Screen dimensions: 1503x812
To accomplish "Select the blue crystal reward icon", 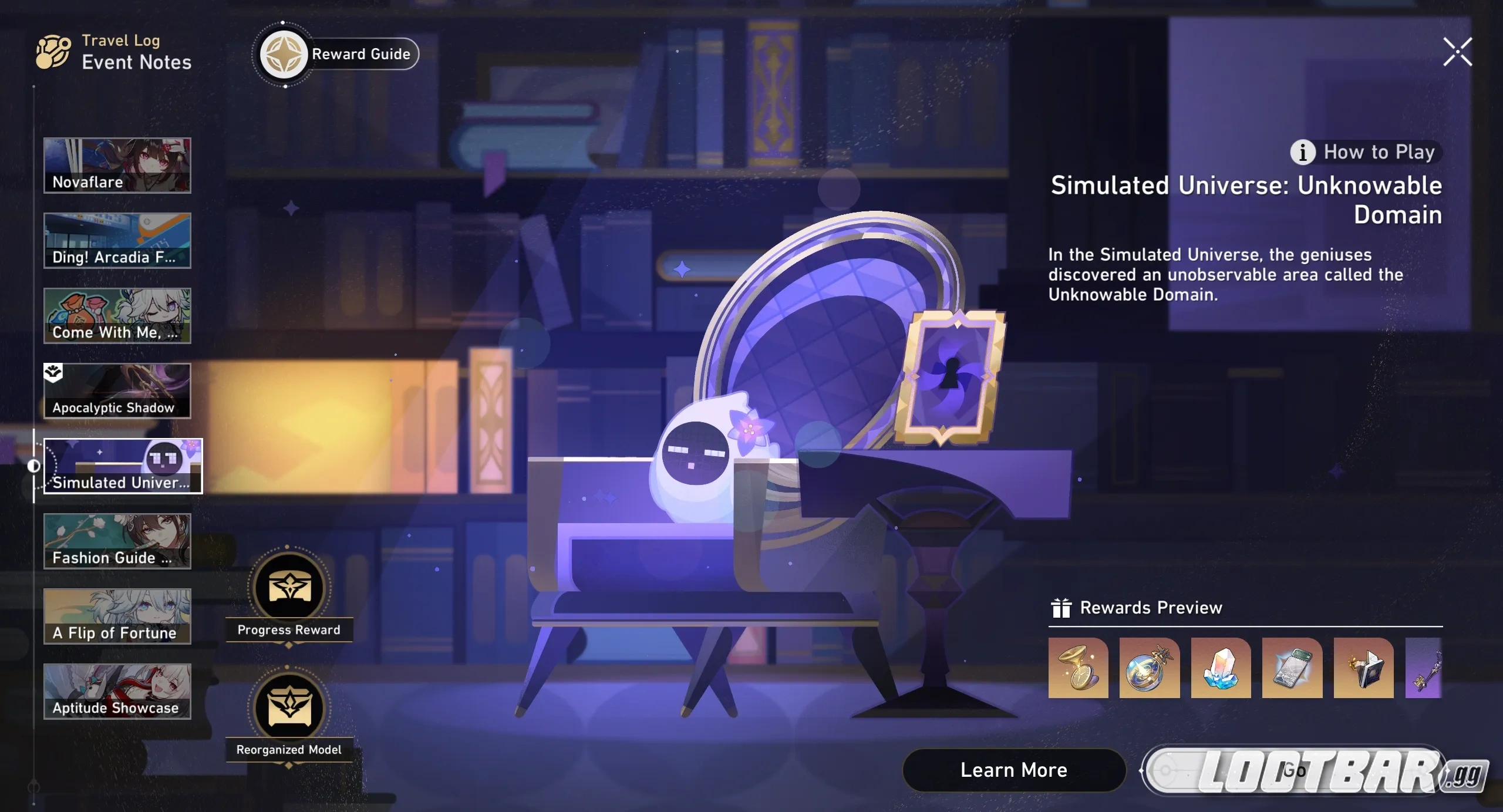I will pos(1220,669).
